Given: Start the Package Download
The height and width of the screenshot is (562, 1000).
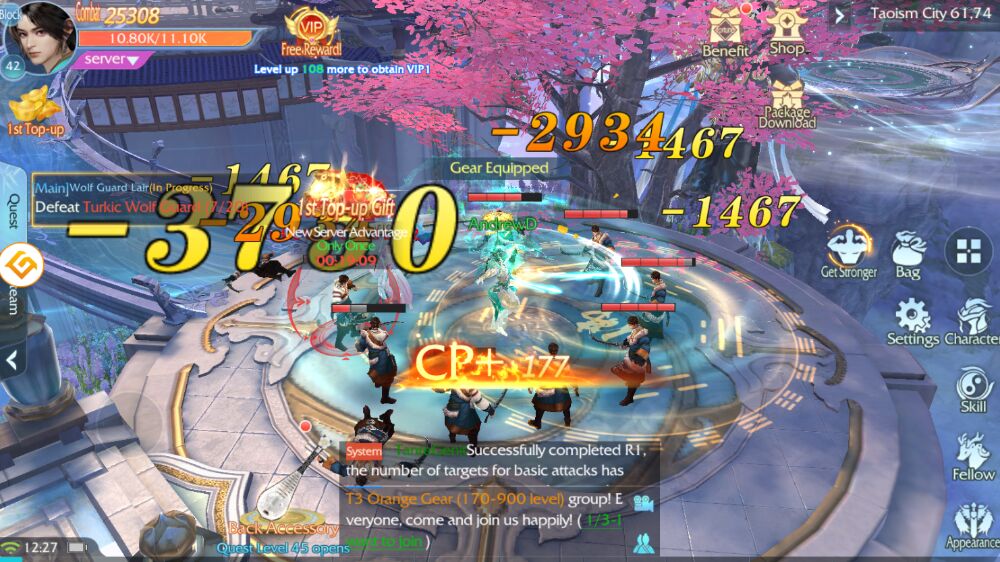Looking at the screenshot, I should click(788, 103).
